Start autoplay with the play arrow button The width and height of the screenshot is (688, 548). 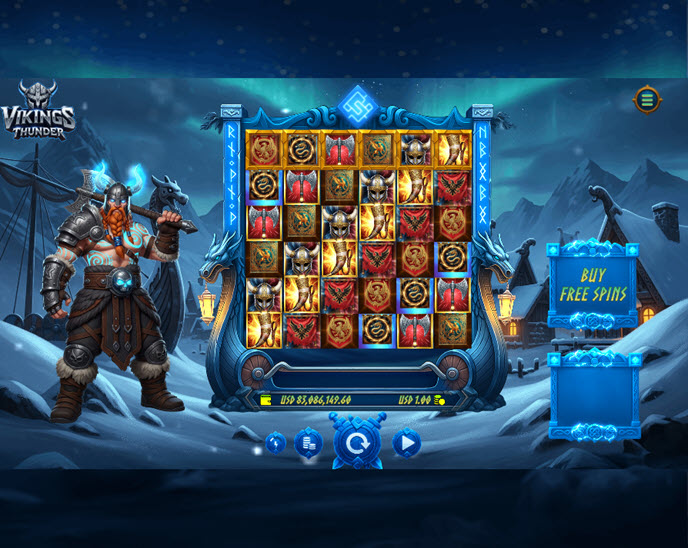(406, 443)
